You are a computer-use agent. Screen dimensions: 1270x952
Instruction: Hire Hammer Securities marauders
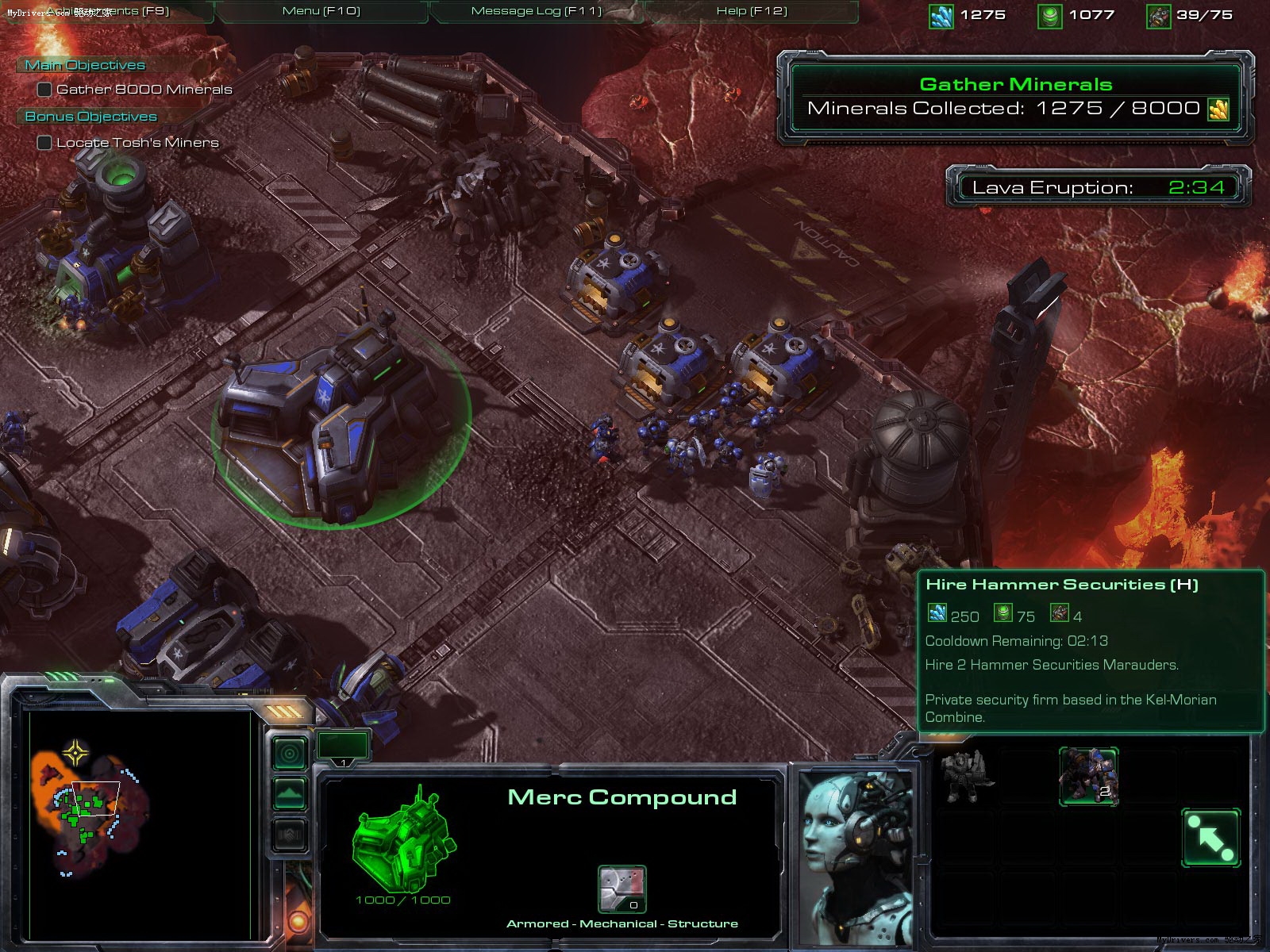[1088, 775]
